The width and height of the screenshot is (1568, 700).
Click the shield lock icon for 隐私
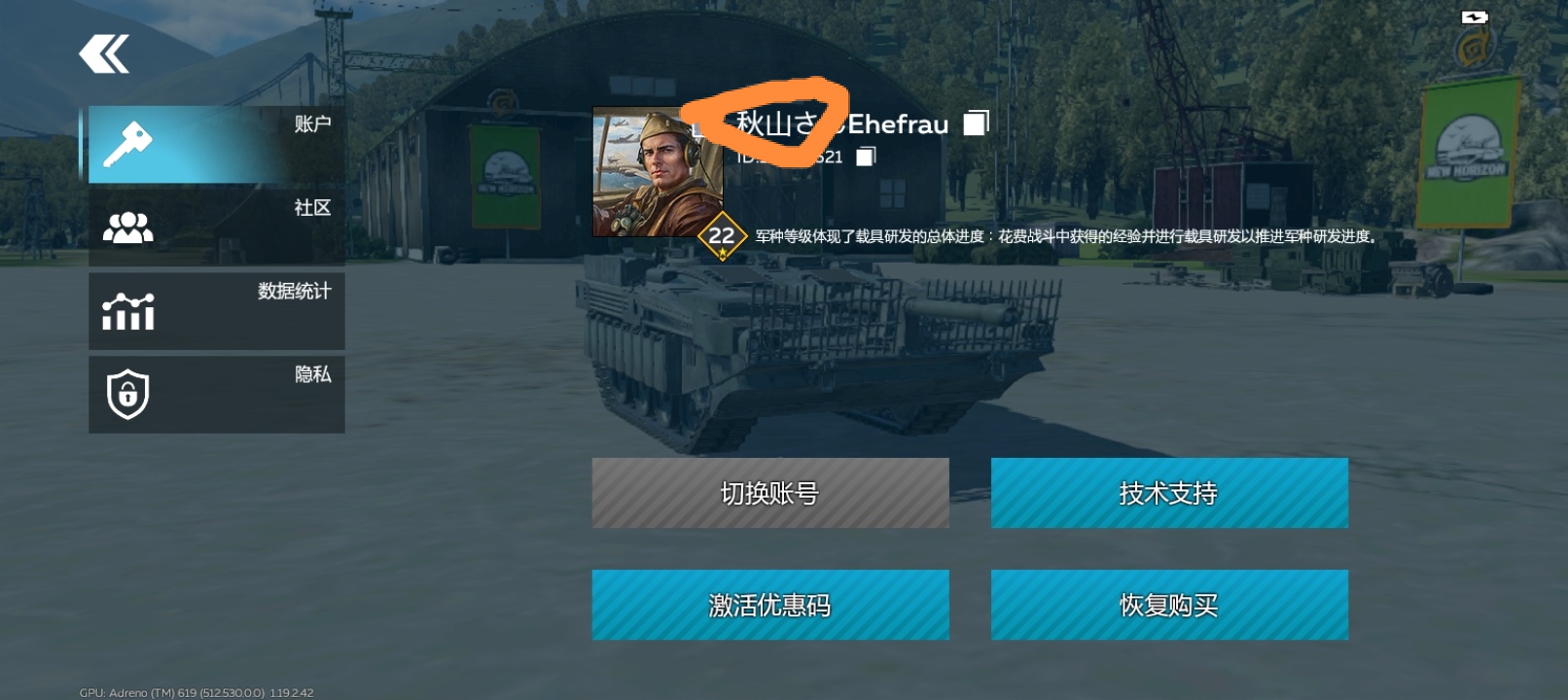(127, 394)
